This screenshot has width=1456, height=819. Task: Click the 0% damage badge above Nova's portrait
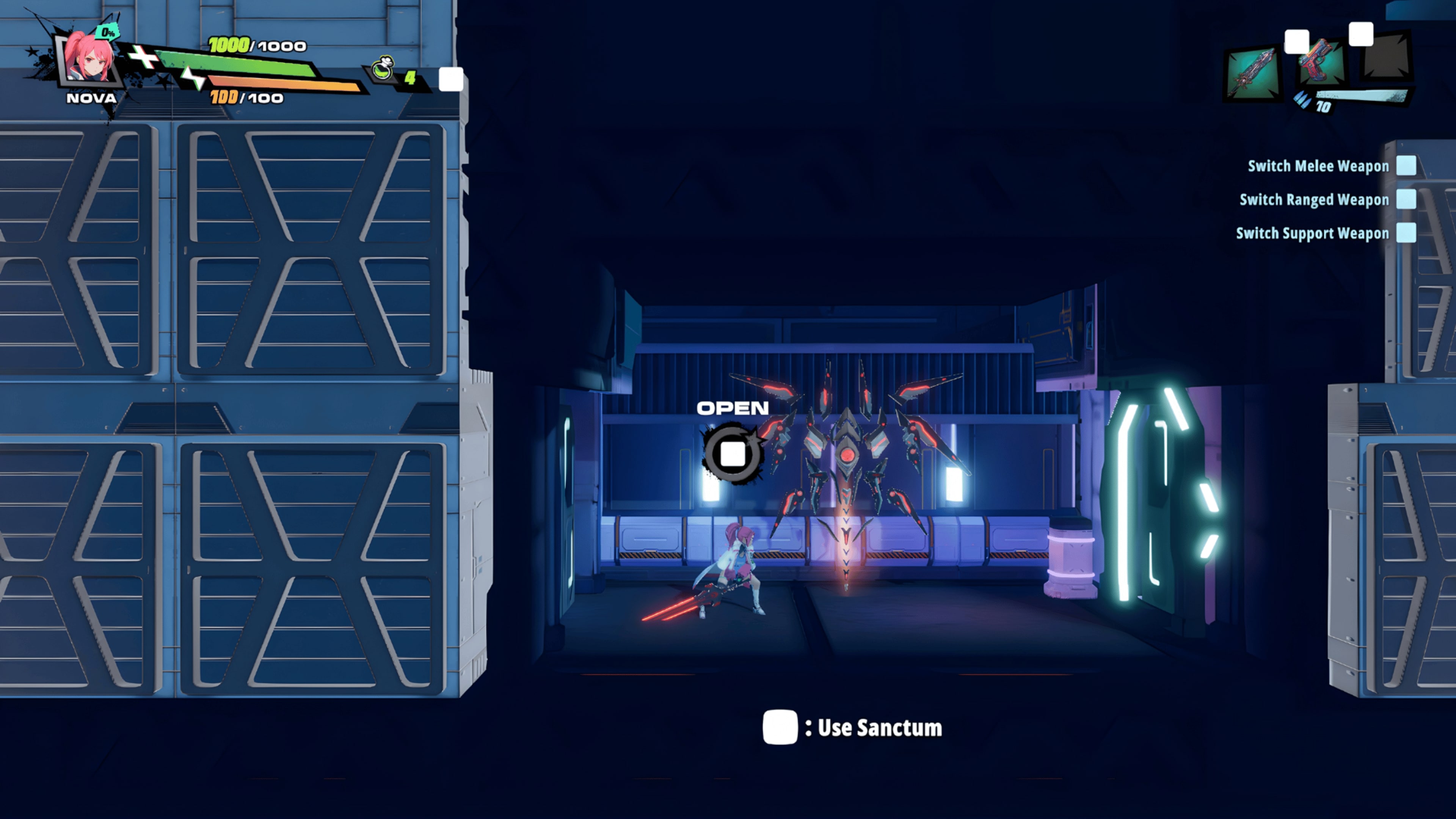(x=106, y=33)
